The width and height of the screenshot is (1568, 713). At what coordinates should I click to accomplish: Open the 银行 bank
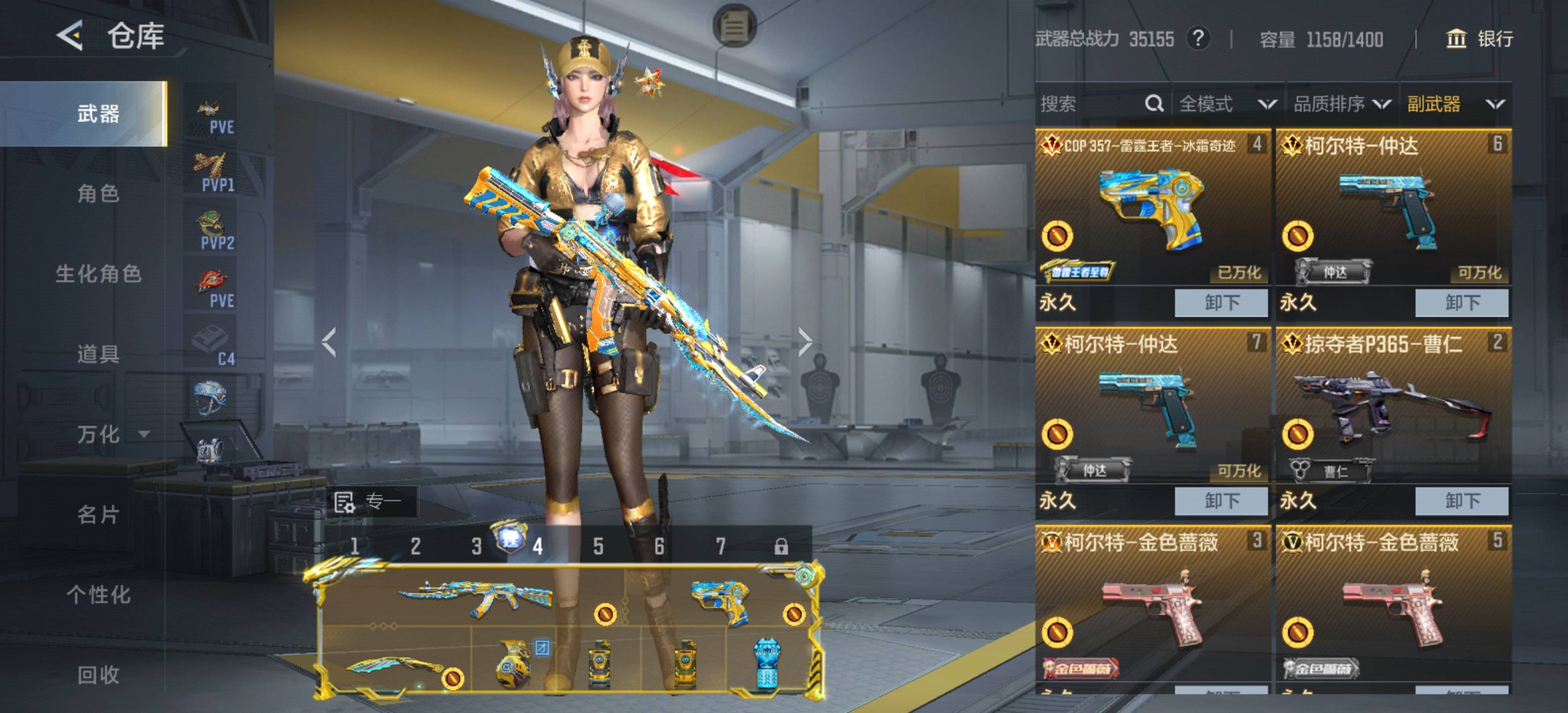click(1479, 39)
